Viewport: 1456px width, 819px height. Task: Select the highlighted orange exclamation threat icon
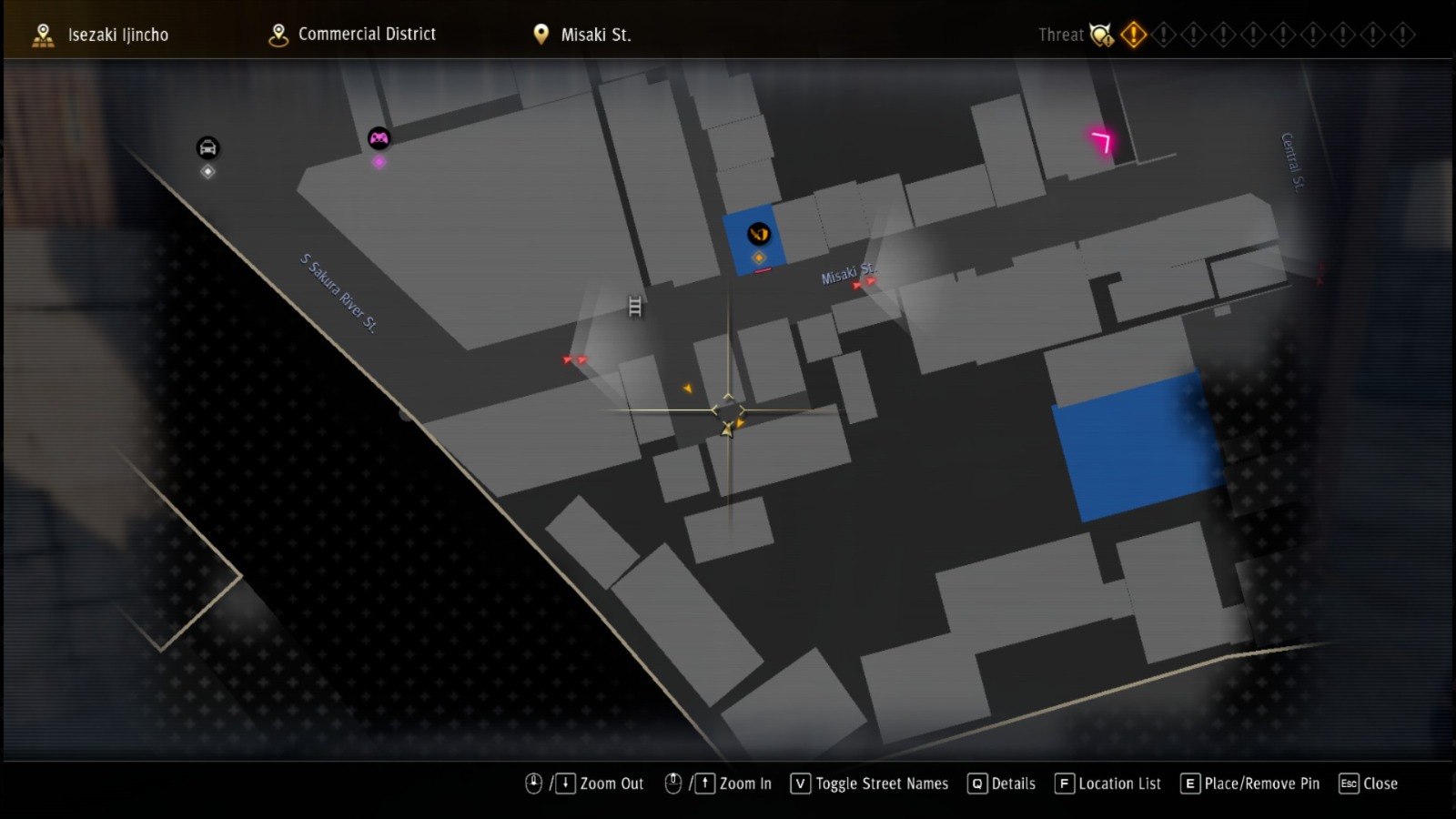(1133, 34)
